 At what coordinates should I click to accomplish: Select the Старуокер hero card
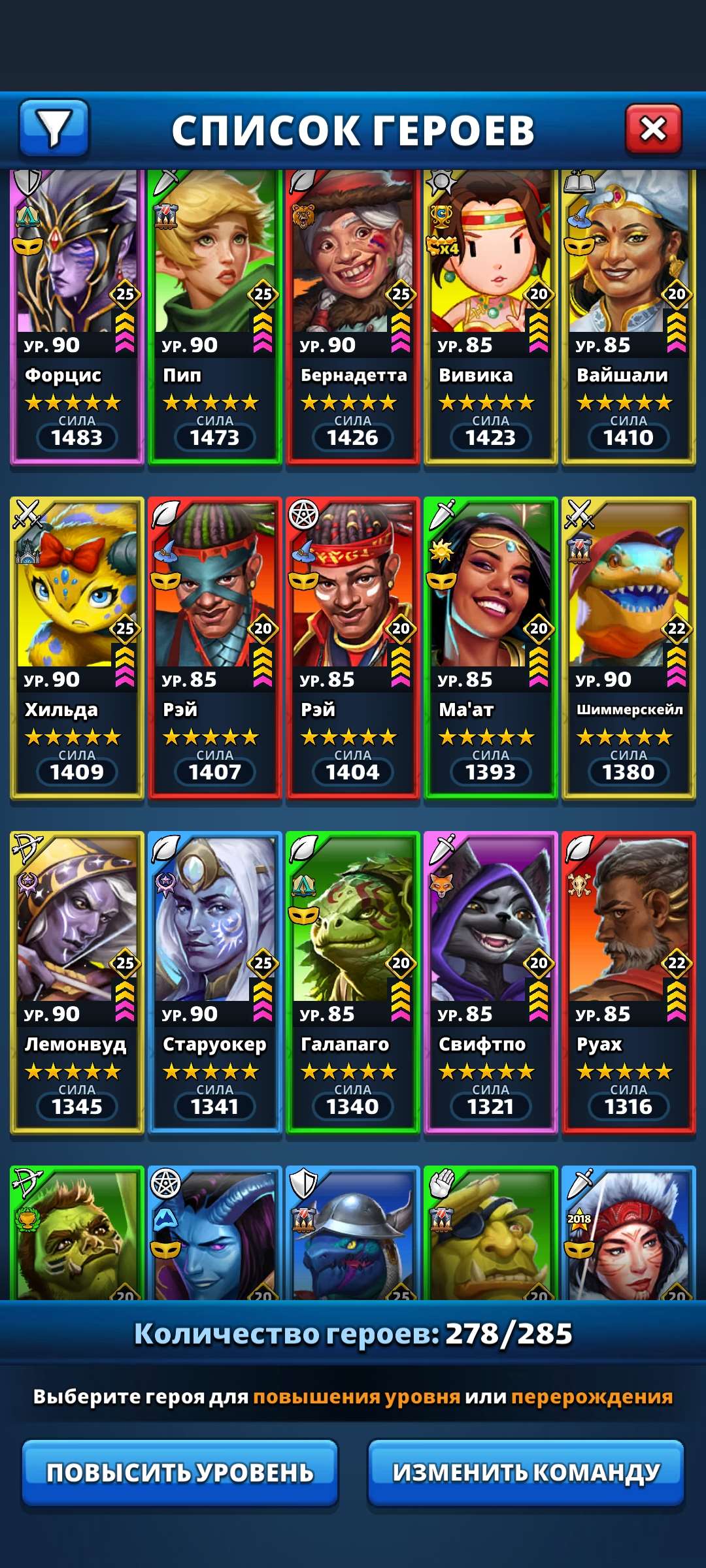pos(214,981)
